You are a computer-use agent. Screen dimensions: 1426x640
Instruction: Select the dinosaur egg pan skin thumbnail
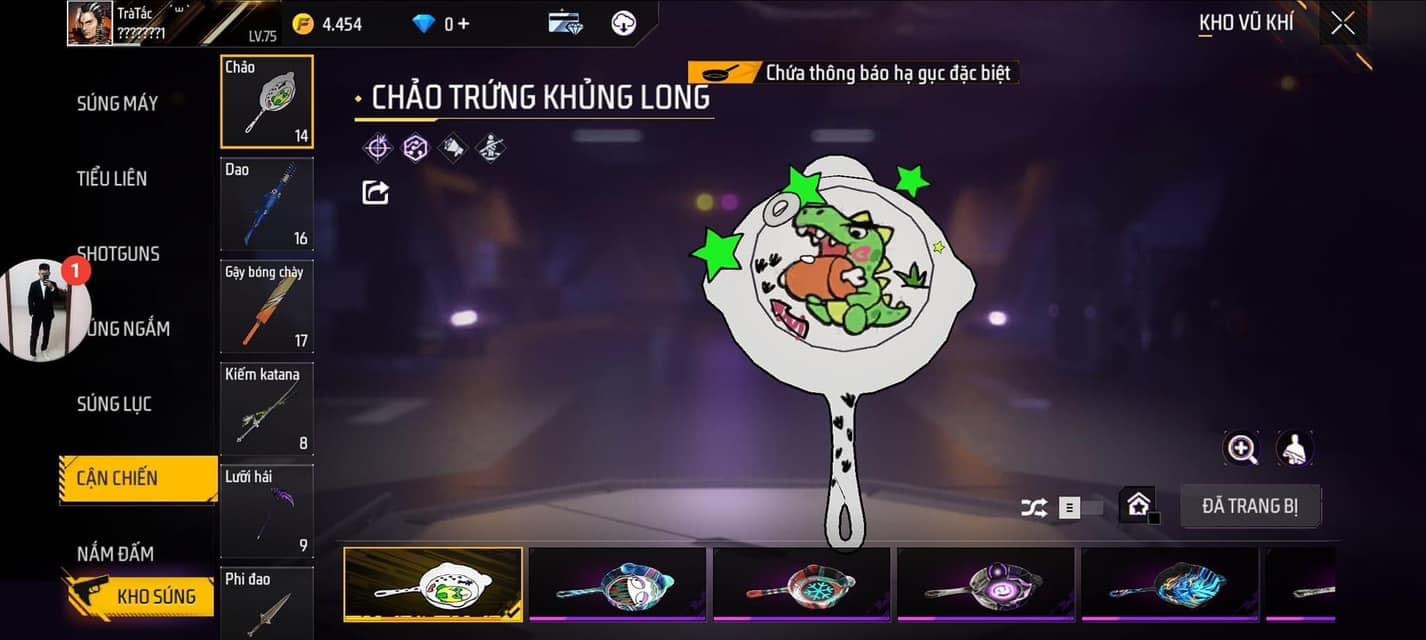click(x=432, y=585)
